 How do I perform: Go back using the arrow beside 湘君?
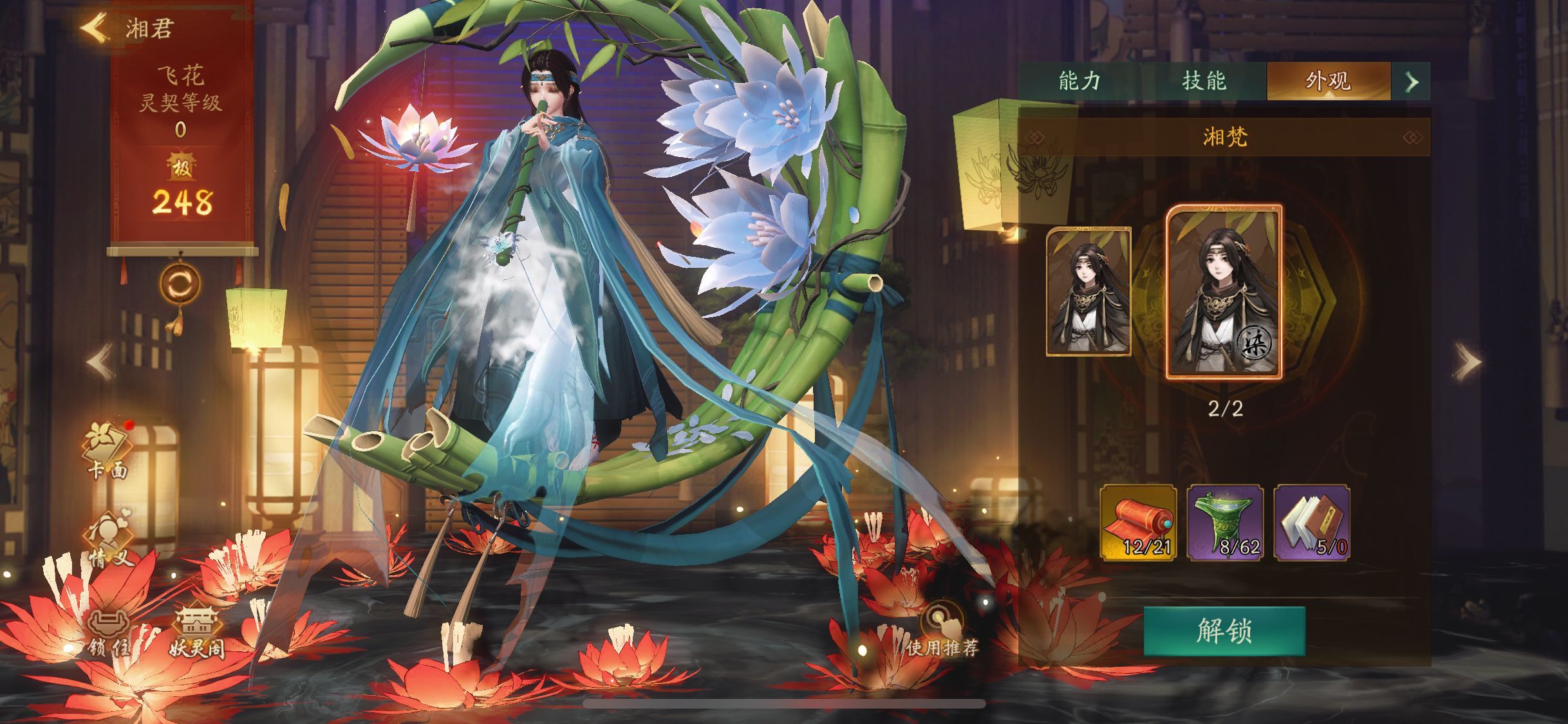[94, 28]
